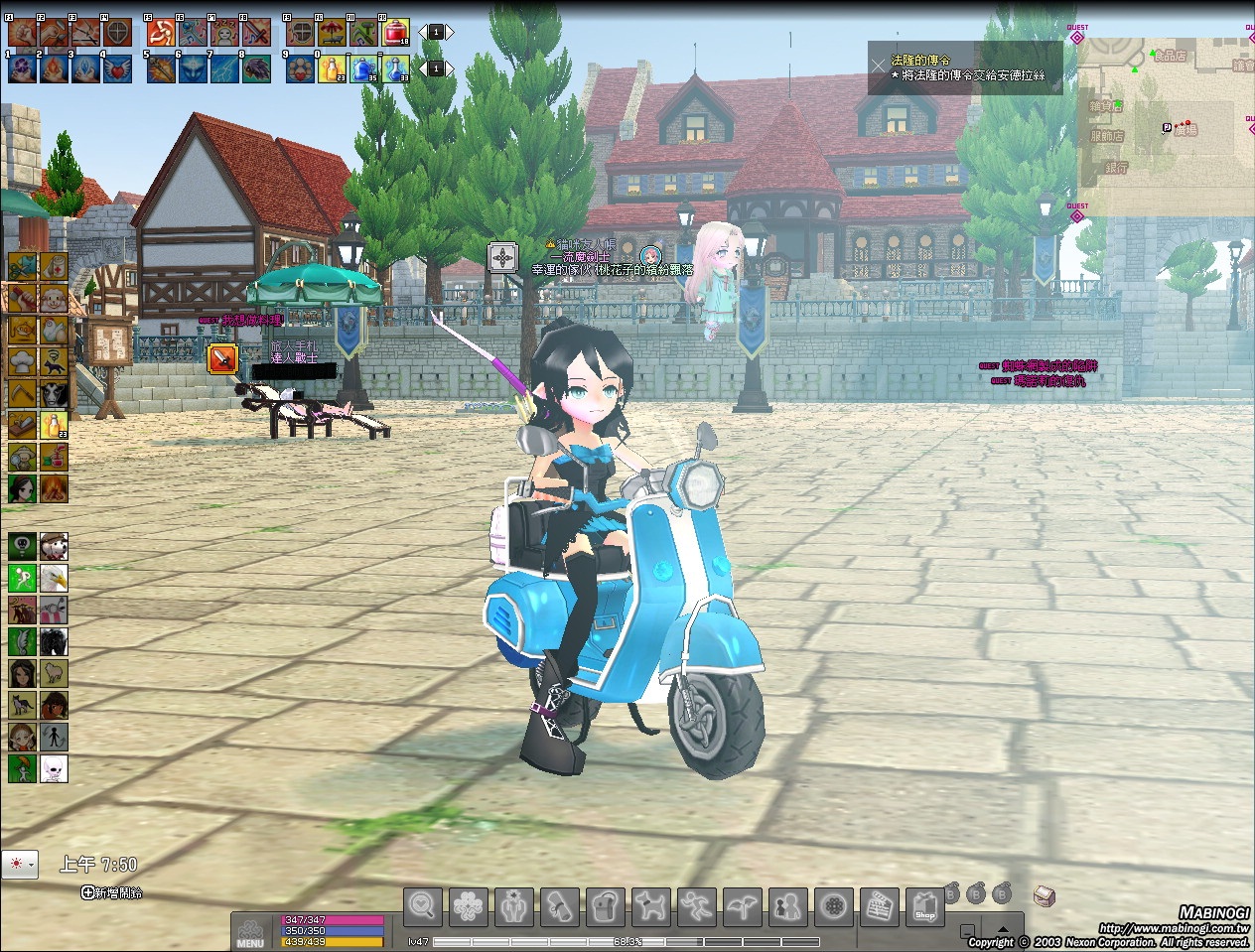
Task: Select the firebolt flame-in-hand skill
Action: click(54, 69)
